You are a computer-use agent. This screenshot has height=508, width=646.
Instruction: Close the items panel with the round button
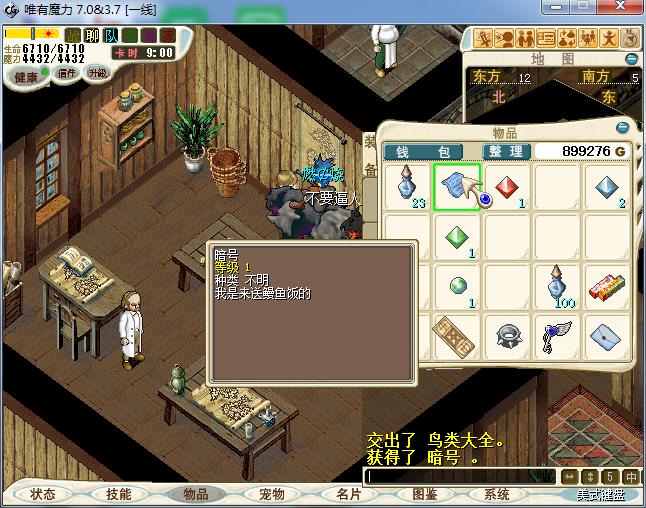pyautogui.click(x=623, y=128)
